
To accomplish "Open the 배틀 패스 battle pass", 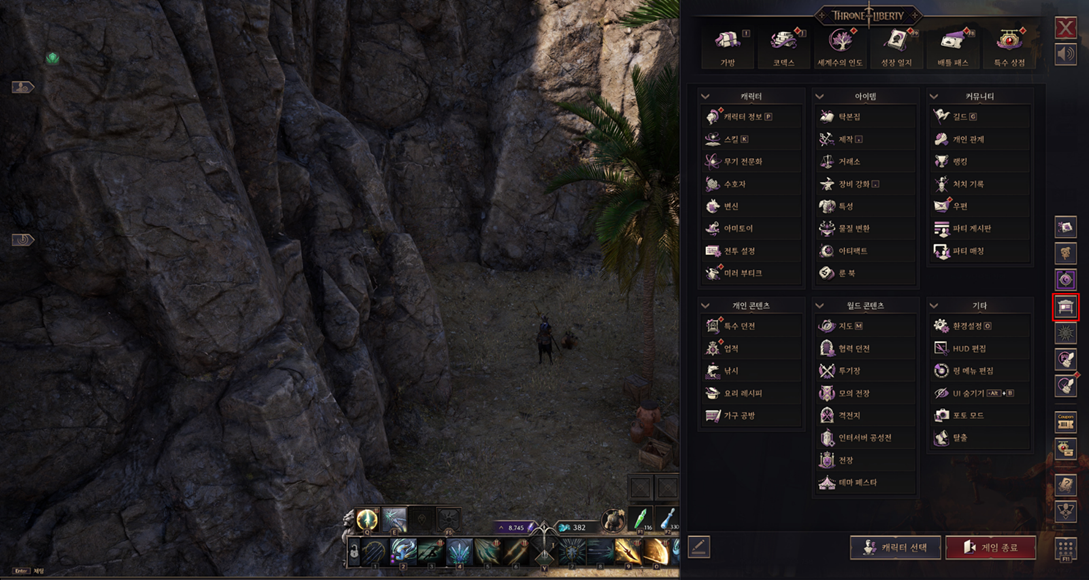I will (x=951, y=45).
